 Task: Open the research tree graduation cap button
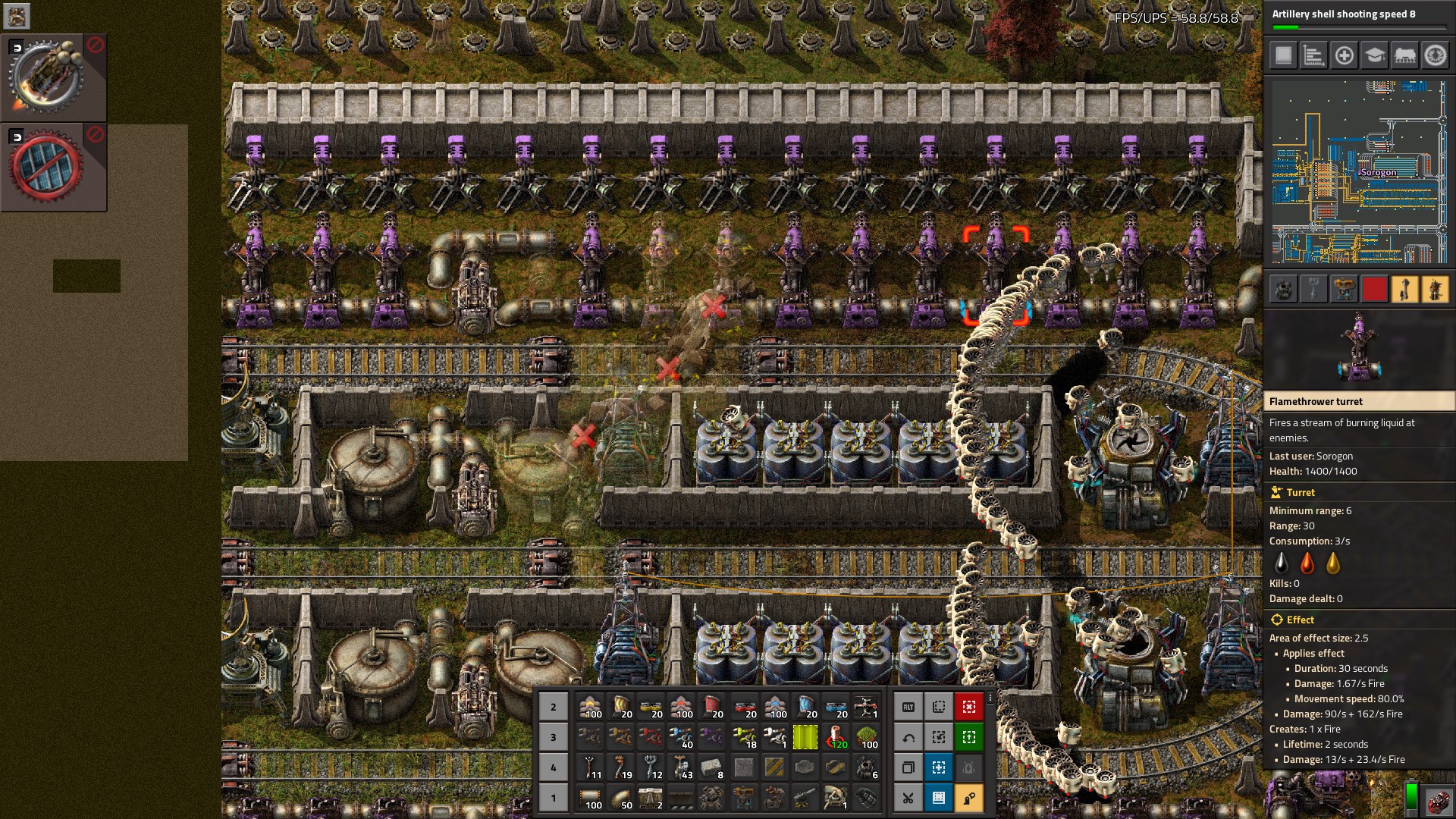(x=1374, y=55)
